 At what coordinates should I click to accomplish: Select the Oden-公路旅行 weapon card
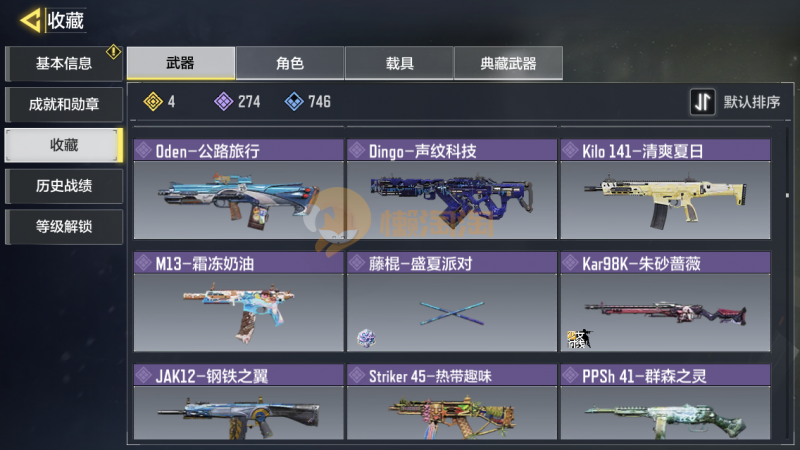point(238,189)
